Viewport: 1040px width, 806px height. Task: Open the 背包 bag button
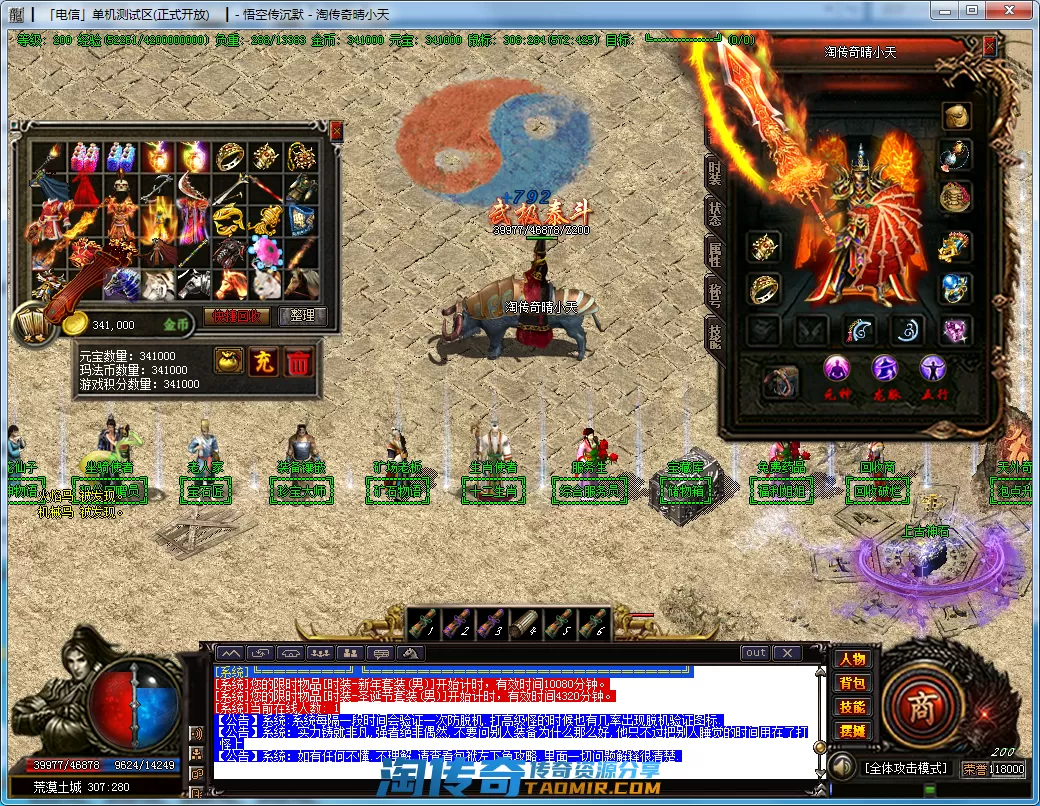pyautogui.click(x=852, y=684)
